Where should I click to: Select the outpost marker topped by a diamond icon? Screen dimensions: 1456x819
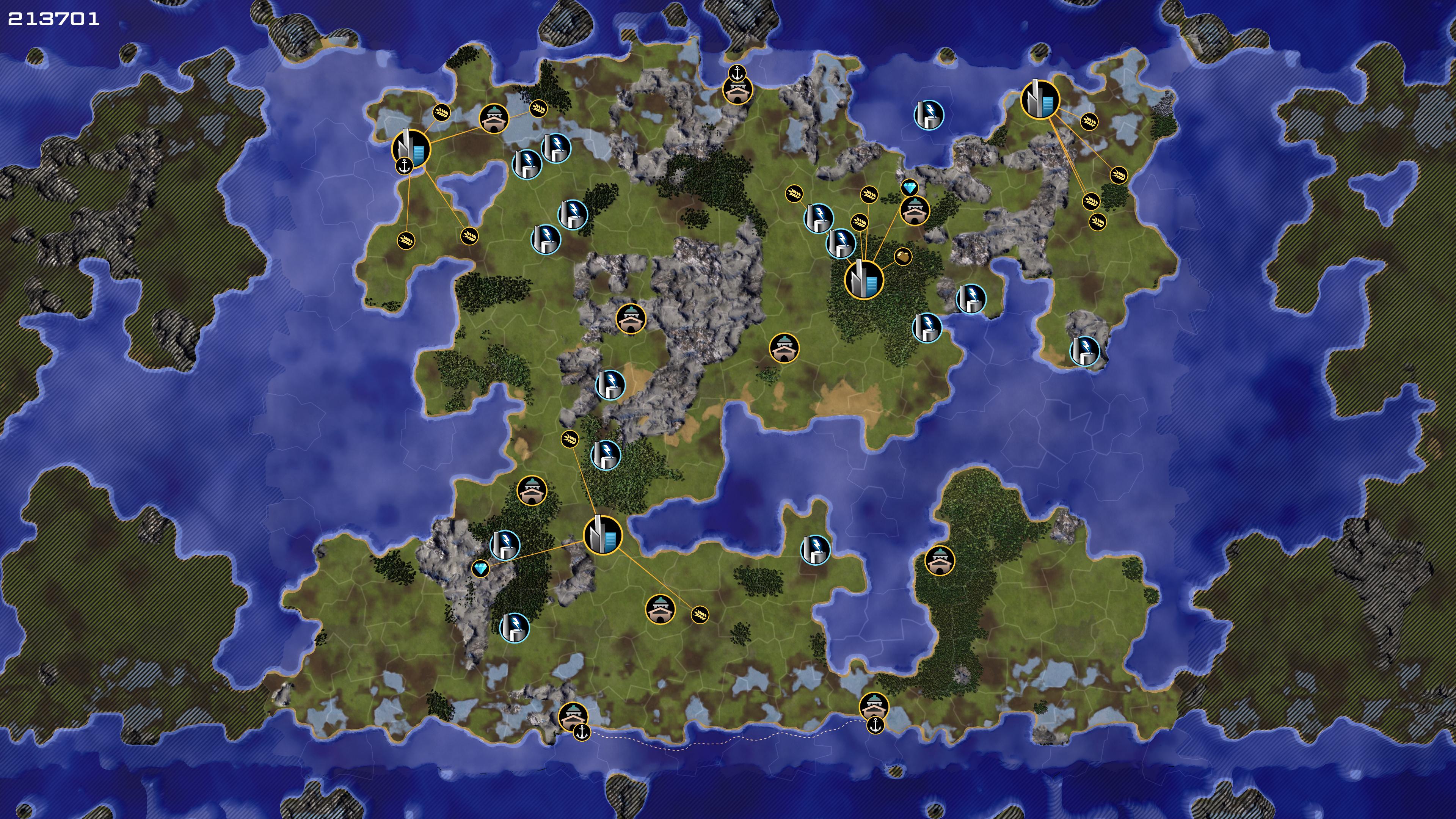915,210
